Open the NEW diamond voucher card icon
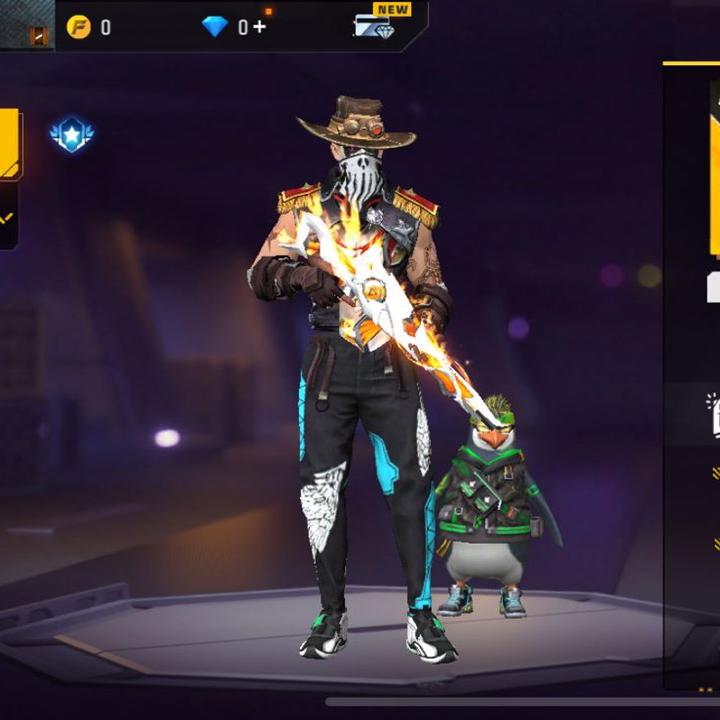This screenshot has height=720, width=720. coord(374,25)
